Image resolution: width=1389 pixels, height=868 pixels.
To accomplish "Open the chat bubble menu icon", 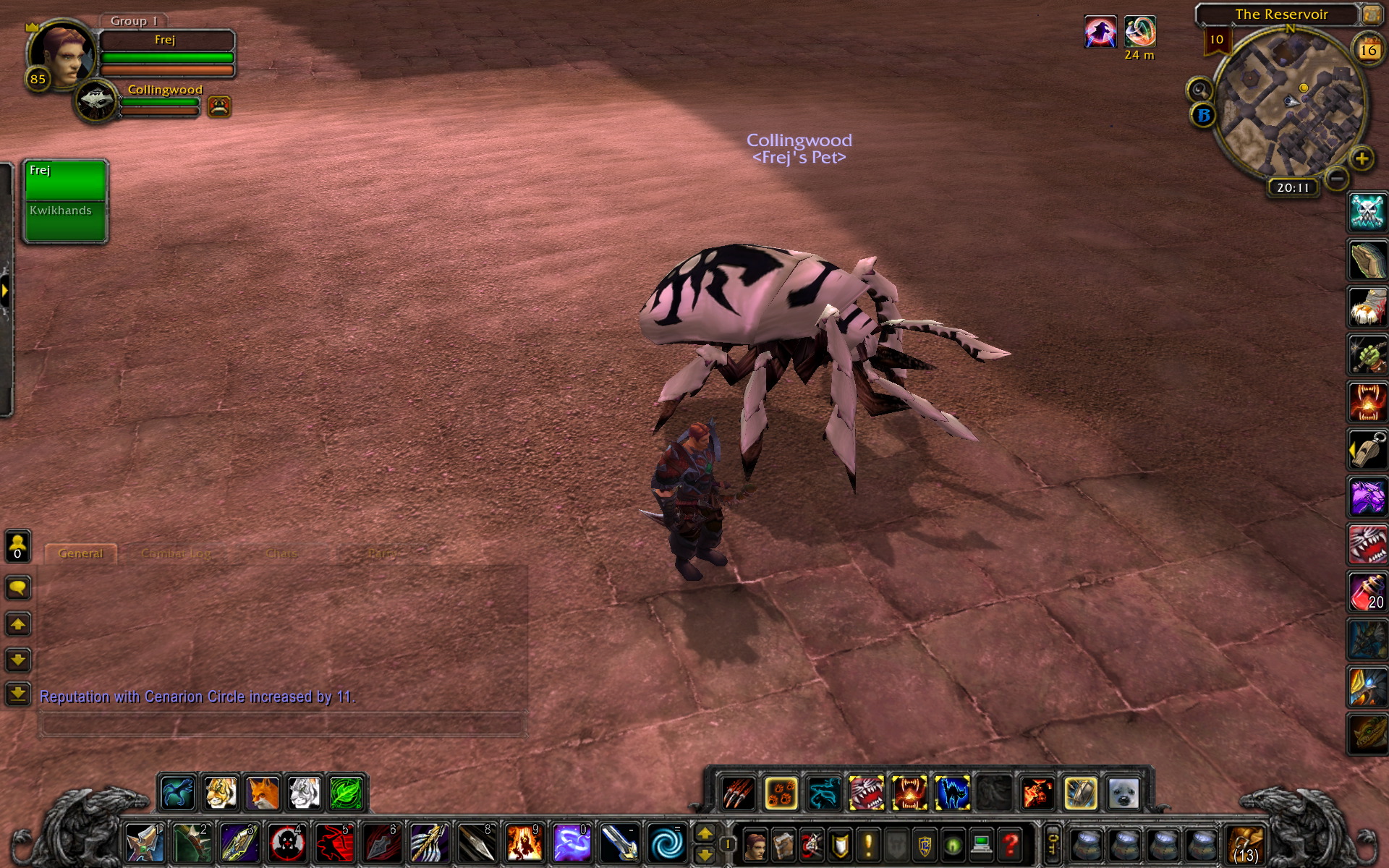I will point(17,588).
